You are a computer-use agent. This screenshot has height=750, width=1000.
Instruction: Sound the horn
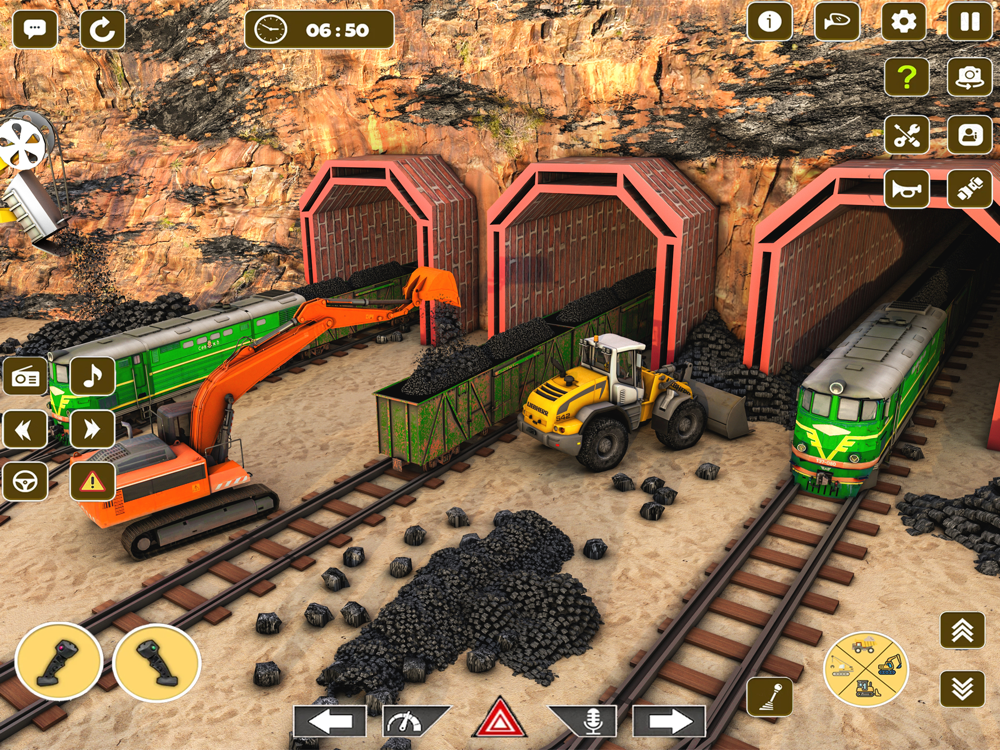click(x=906, y=188)
